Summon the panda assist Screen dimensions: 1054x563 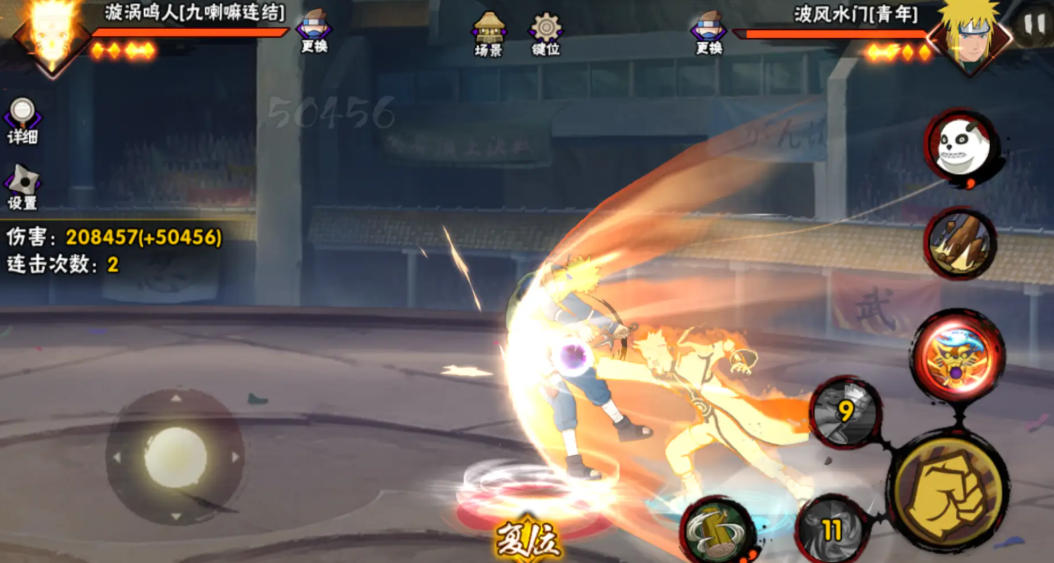[961, 147]
